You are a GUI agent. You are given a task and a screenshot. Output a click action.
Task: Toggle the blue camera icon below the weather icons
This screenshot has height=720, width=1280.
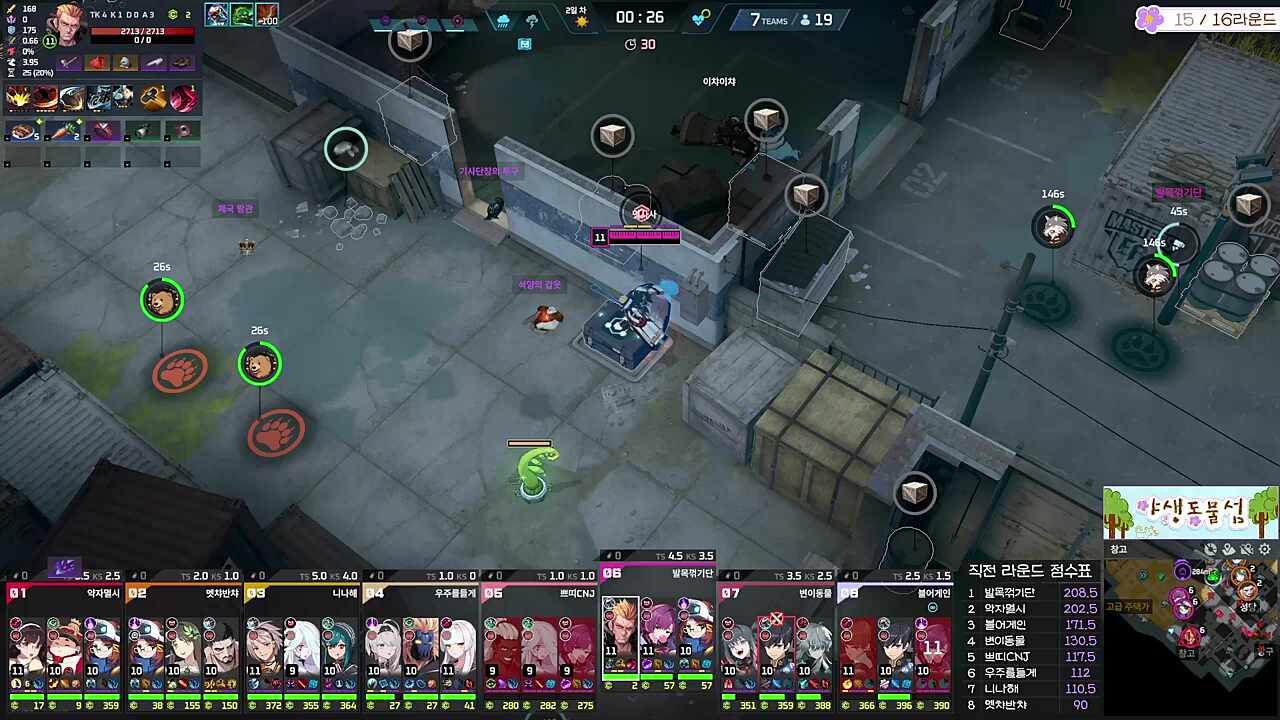coord(525,43)
